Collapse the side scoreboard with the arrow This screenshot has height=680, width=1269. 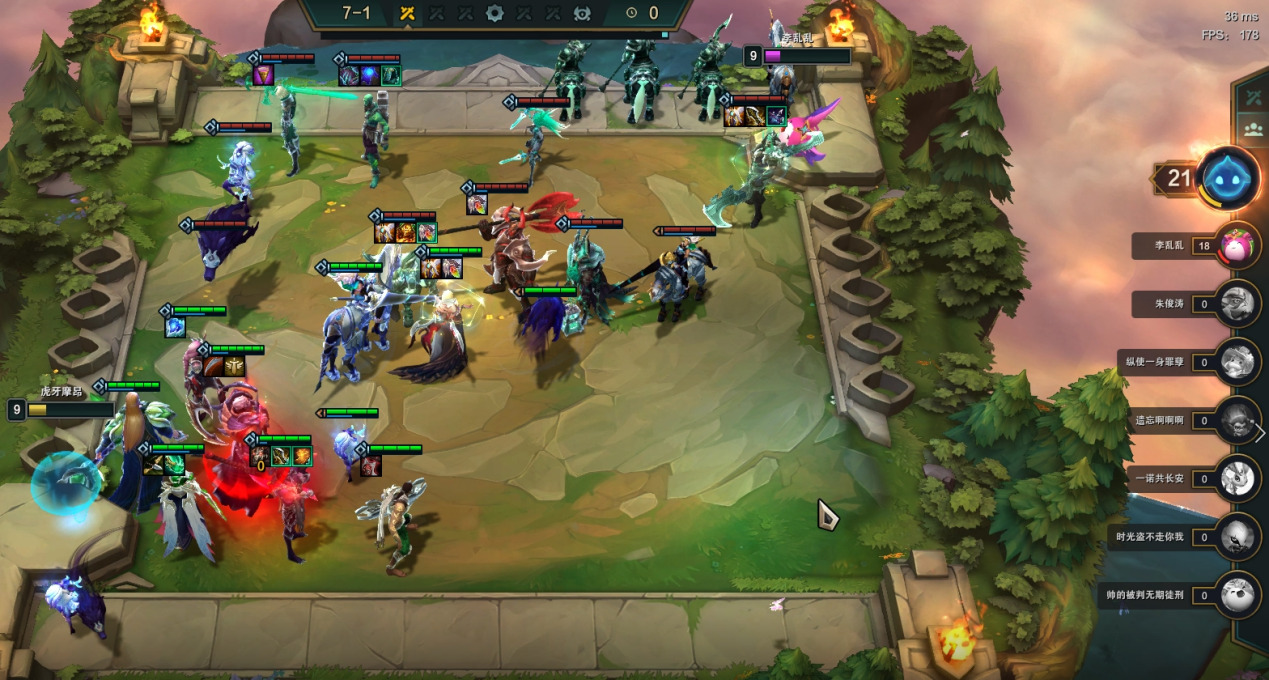click(x=1260, y=433)
